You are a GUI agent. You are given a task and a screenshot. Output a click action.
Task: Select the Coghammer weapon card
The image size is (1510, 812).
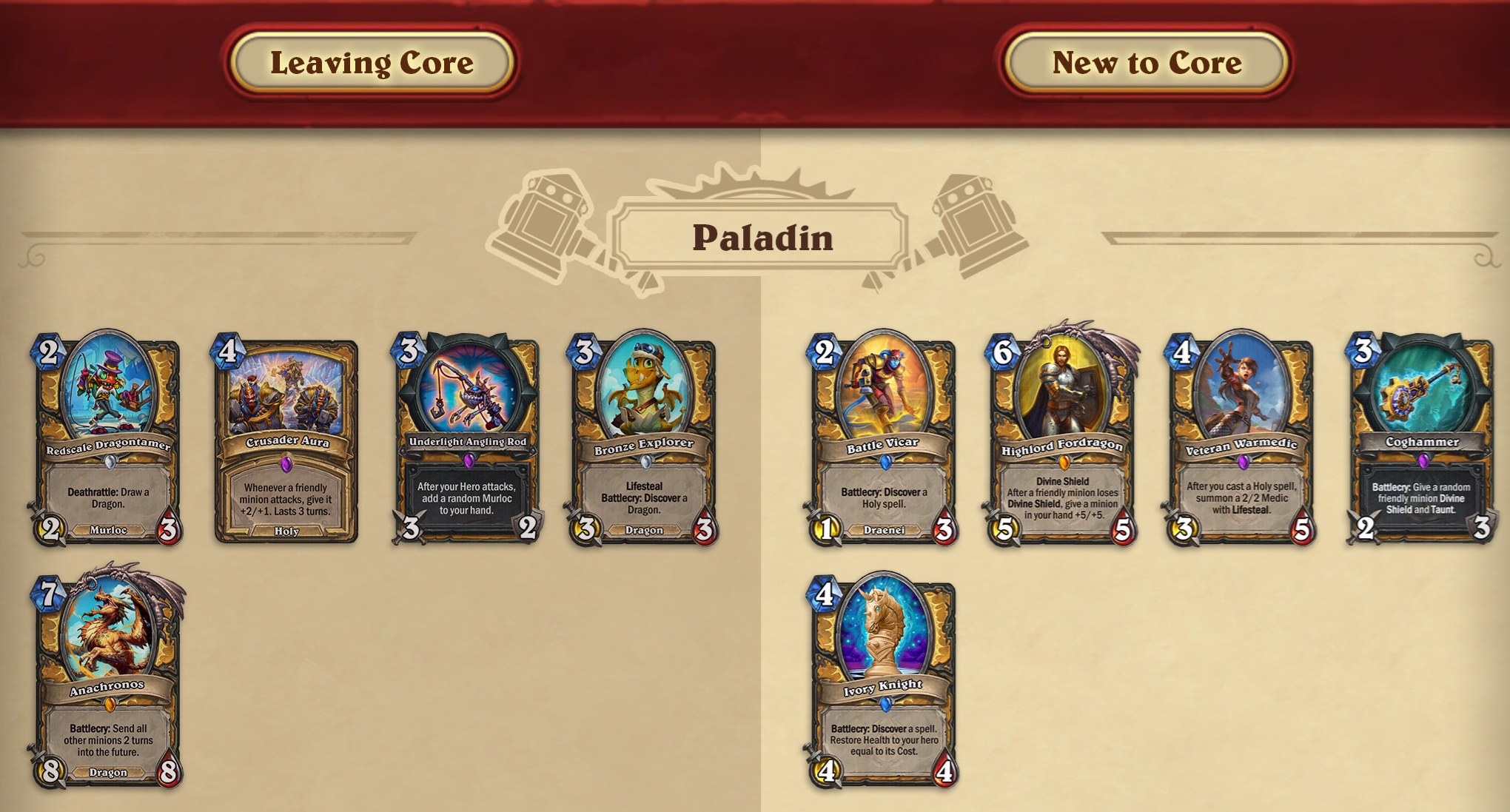1421,440
